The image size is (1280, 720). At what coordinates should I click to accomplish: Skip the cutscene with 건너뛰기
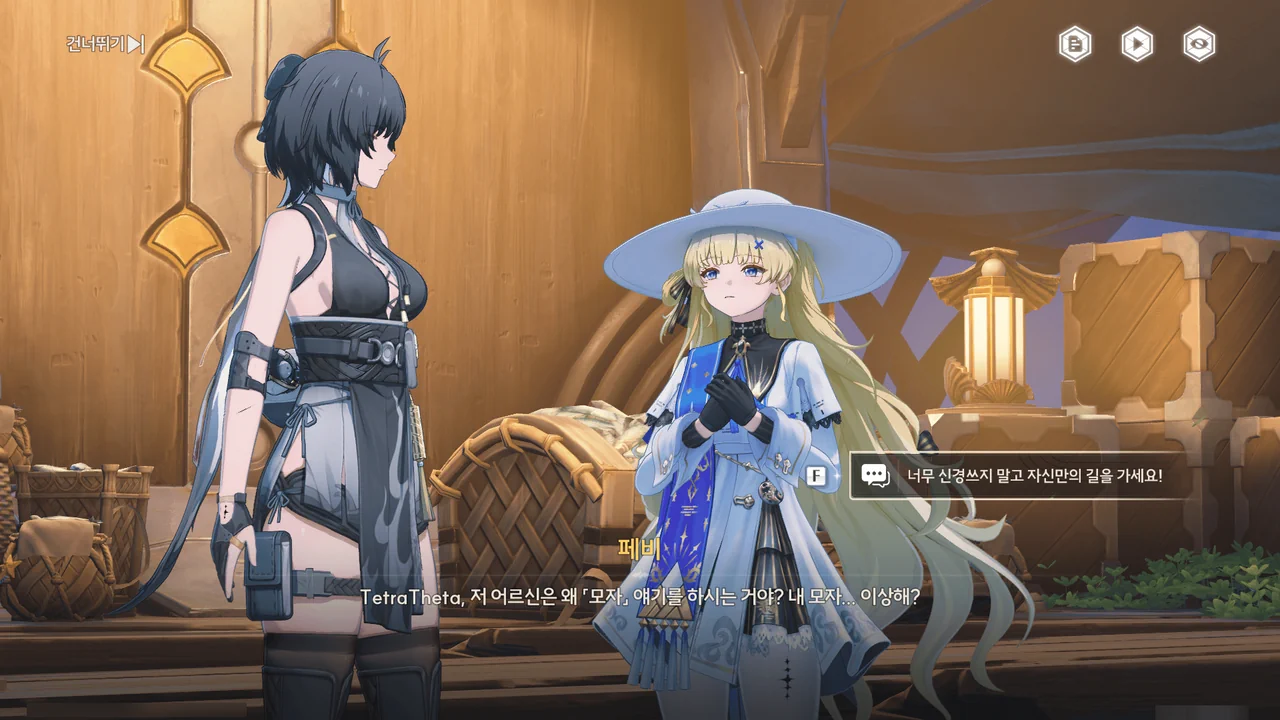tap(105, 44)
